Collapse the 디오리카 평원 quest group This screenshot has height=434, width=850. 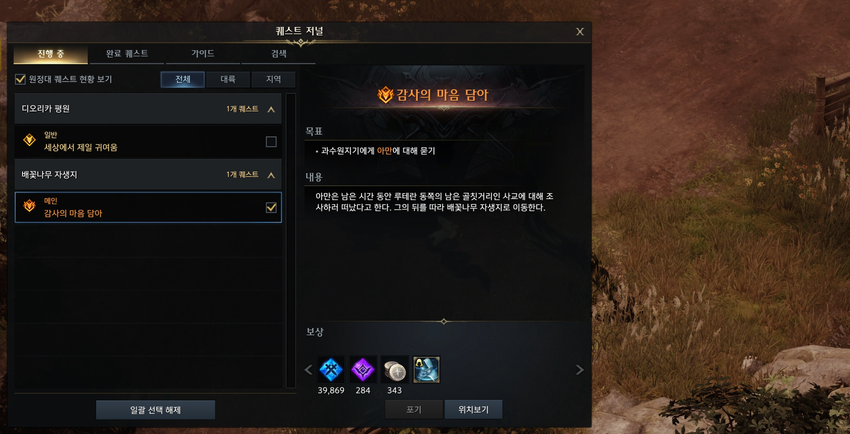click(271, 108)
